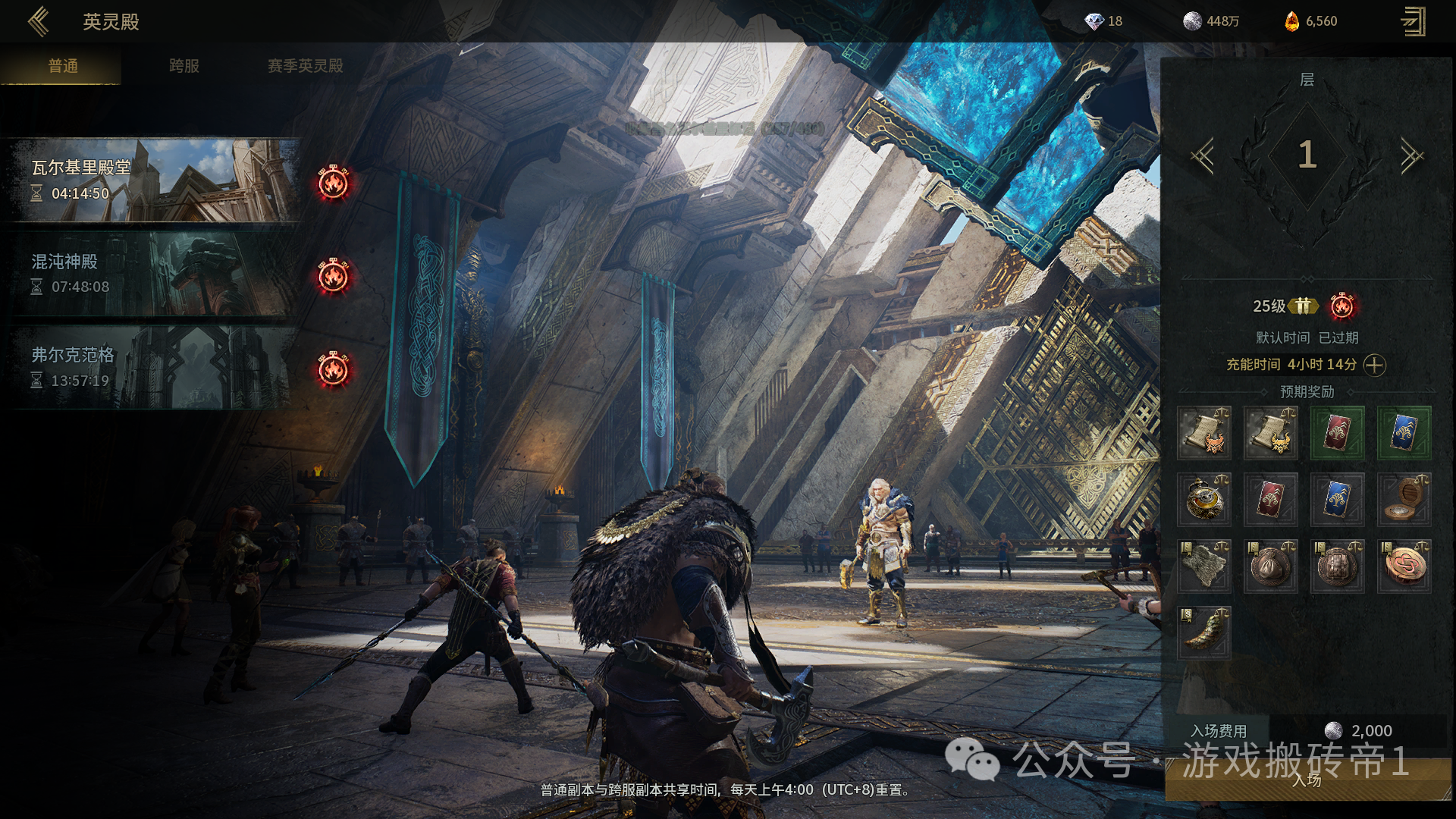The height and width of the screenshot is (819, 1456).
Task: Inspect the grey fur pelt reward
Action: click(x=1204, y=566)
